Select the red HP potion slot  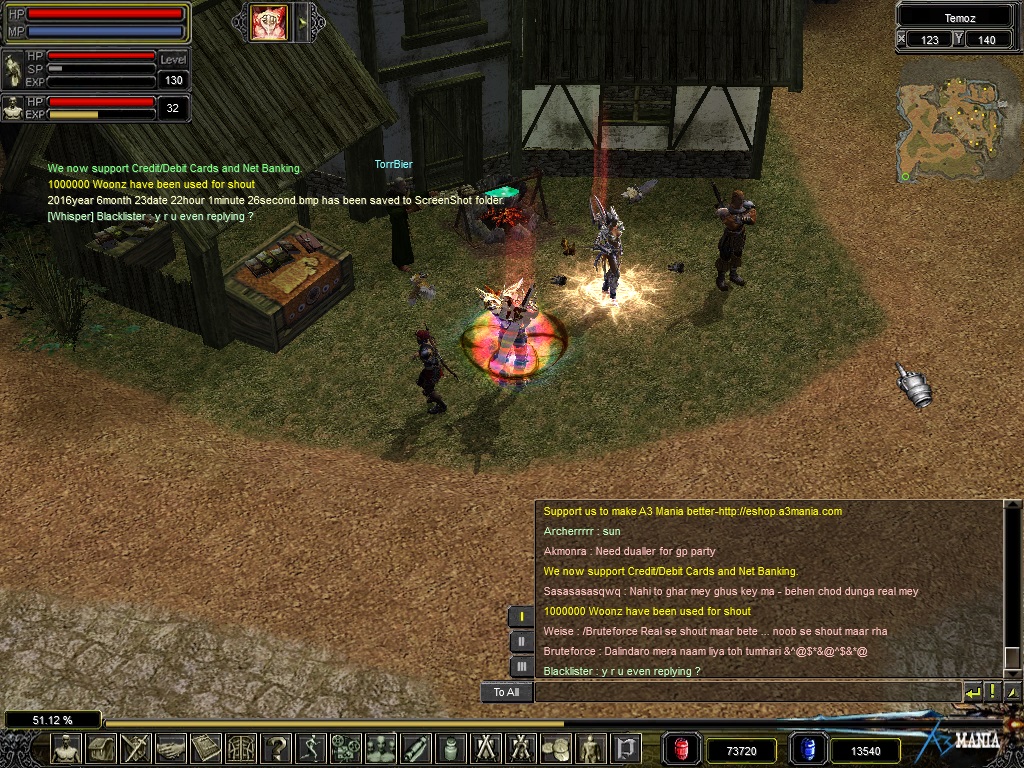coord(682,750)
